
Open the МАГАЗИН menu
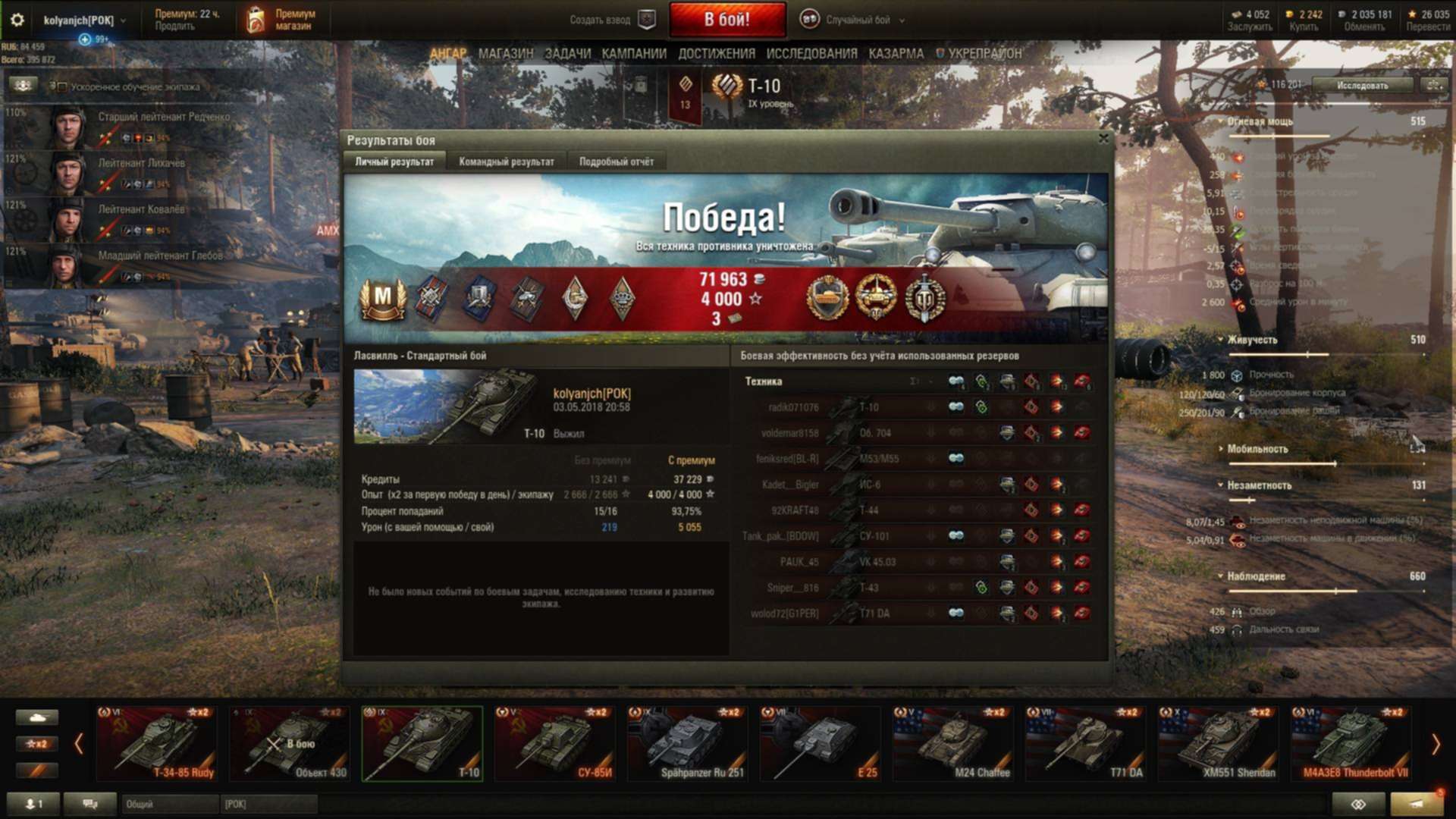tap(506, 54)
